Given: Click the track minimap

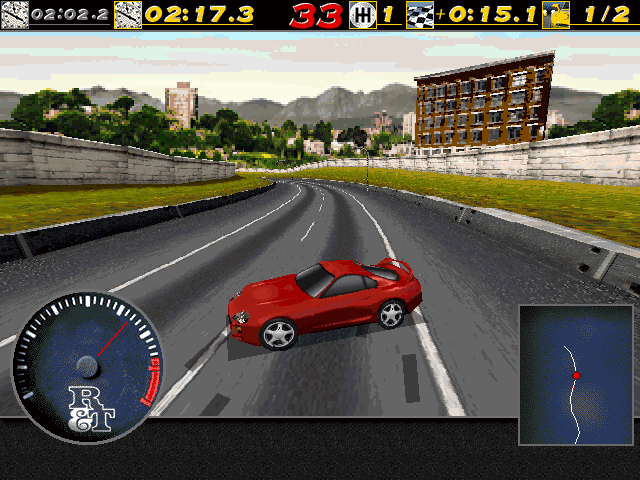Looking at the screenshot, I should (576, 375).
